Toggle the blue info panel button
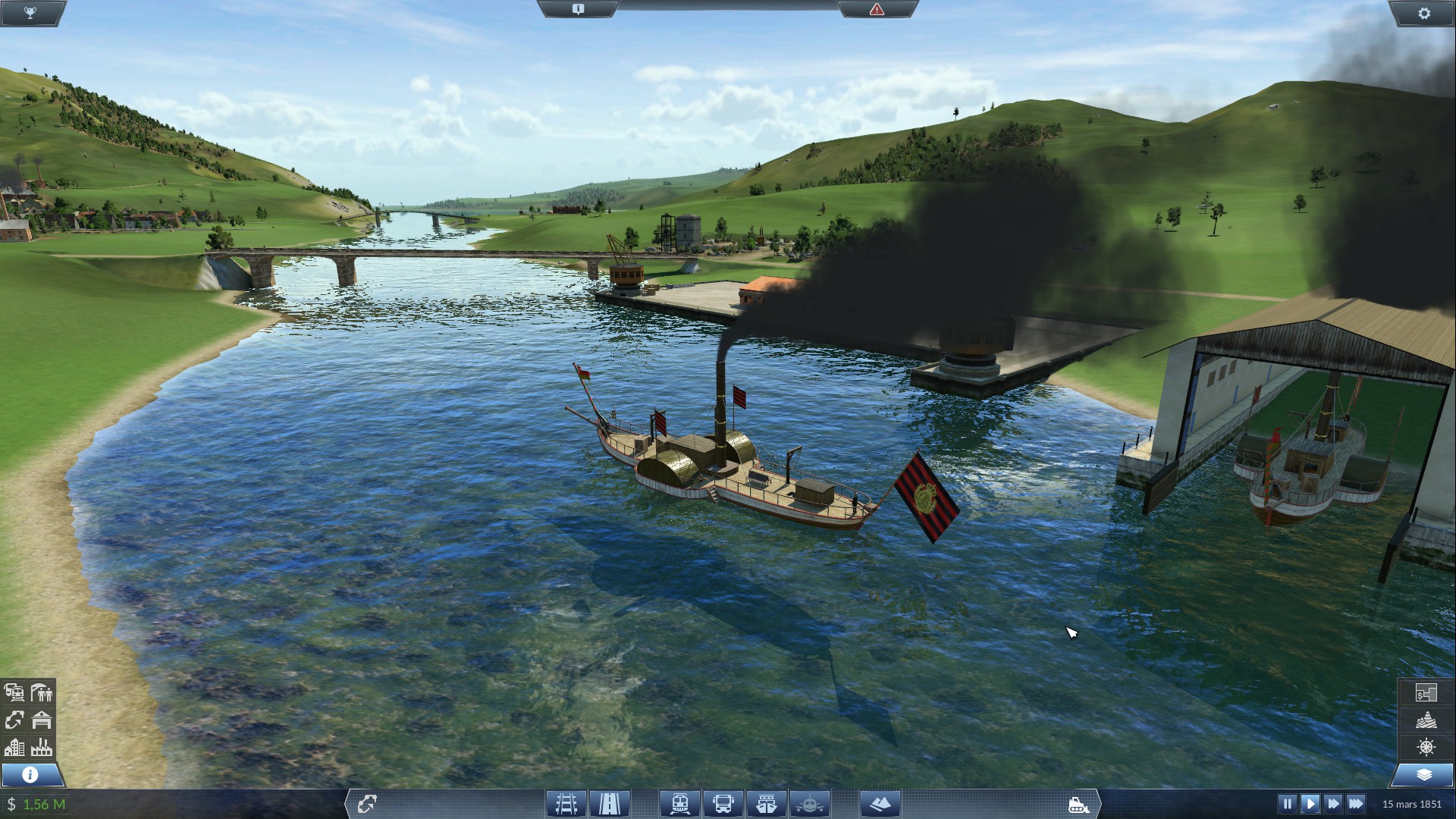The image size is (1456, 819). tap(30, 774)
